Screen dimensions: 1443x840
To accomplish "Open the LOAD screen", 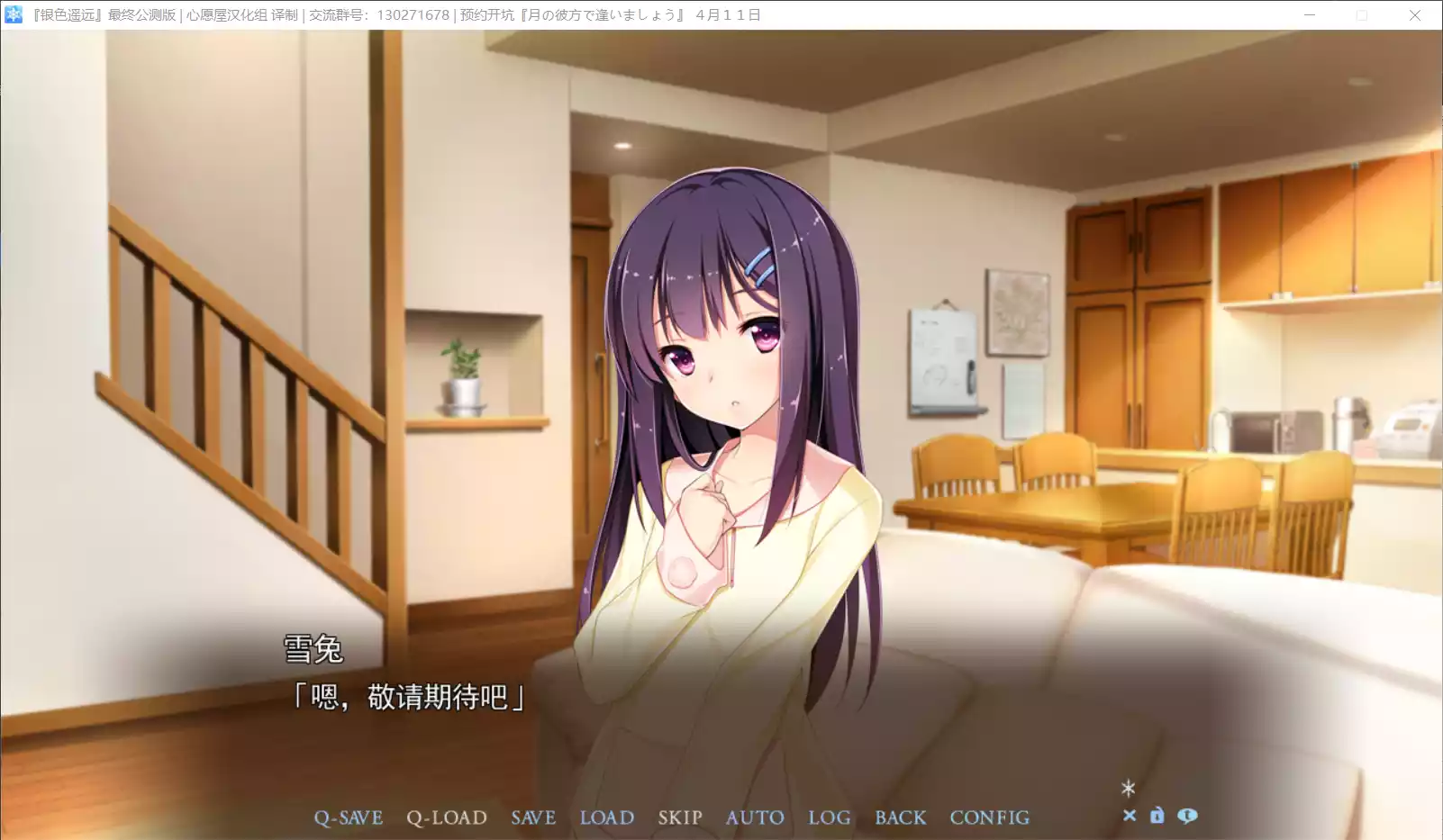I will (x=607, y=817).
